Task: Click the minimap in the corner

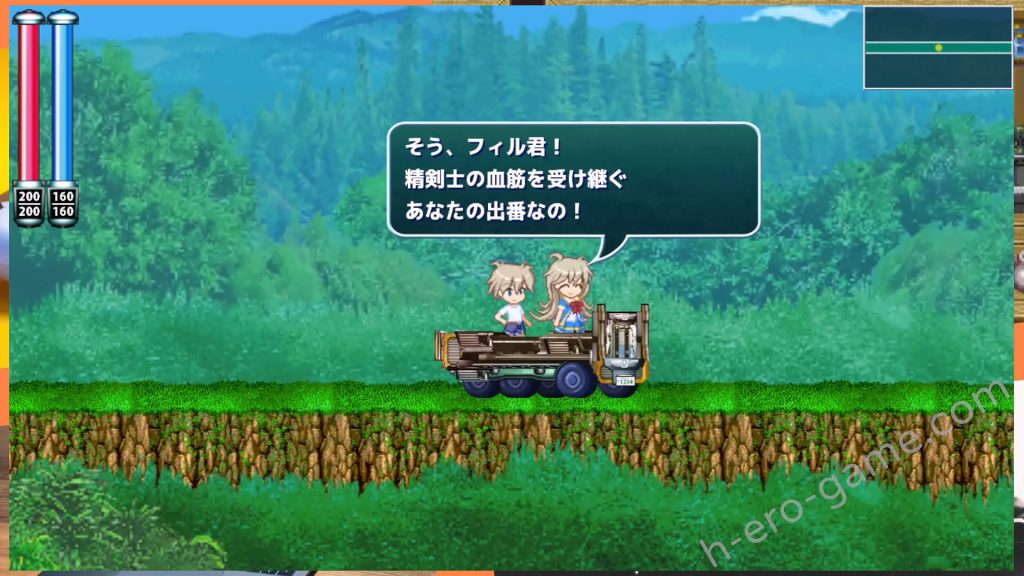Action: pos(938,47)
